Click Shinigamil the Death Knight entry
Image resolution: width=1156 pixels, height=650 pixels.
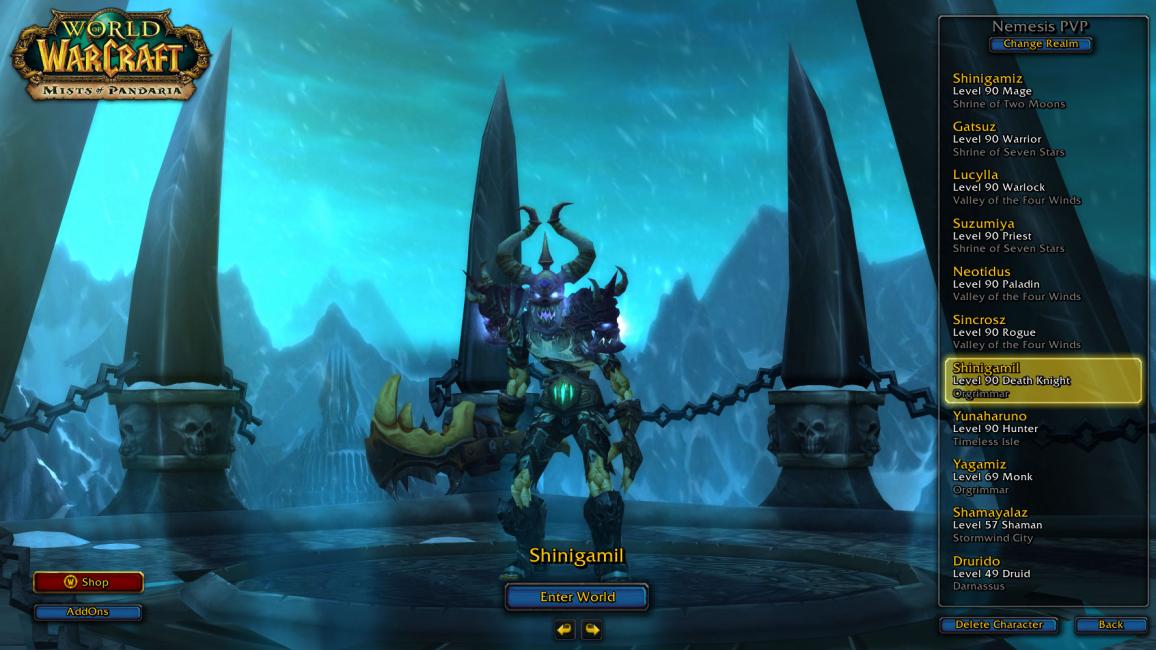point(1042,381)
